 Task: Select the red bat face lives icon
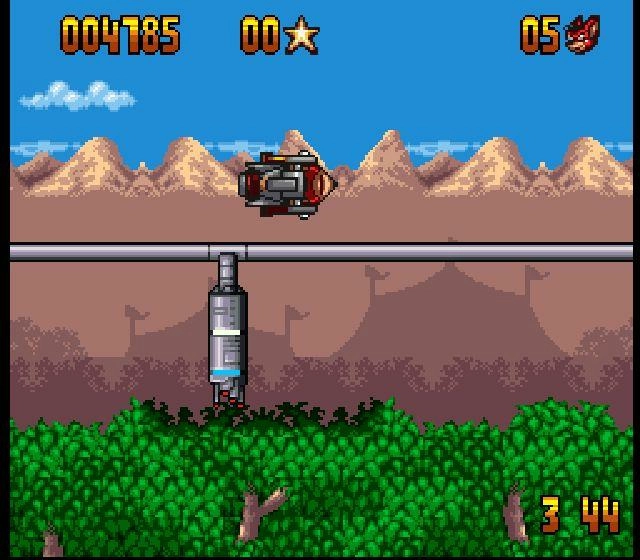[x=582, y=35]
